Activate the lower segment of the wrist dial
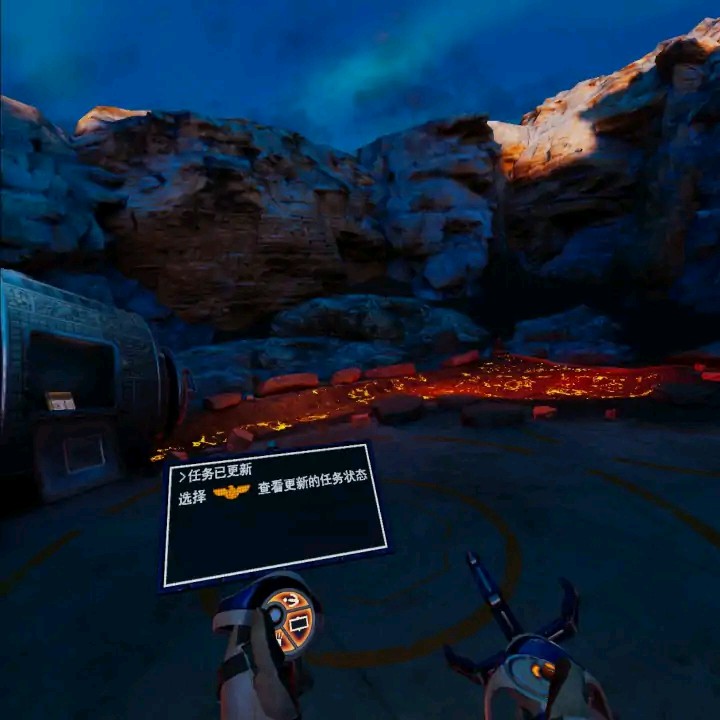Viewport: 720px width, 720px height. tap(283, 642)
